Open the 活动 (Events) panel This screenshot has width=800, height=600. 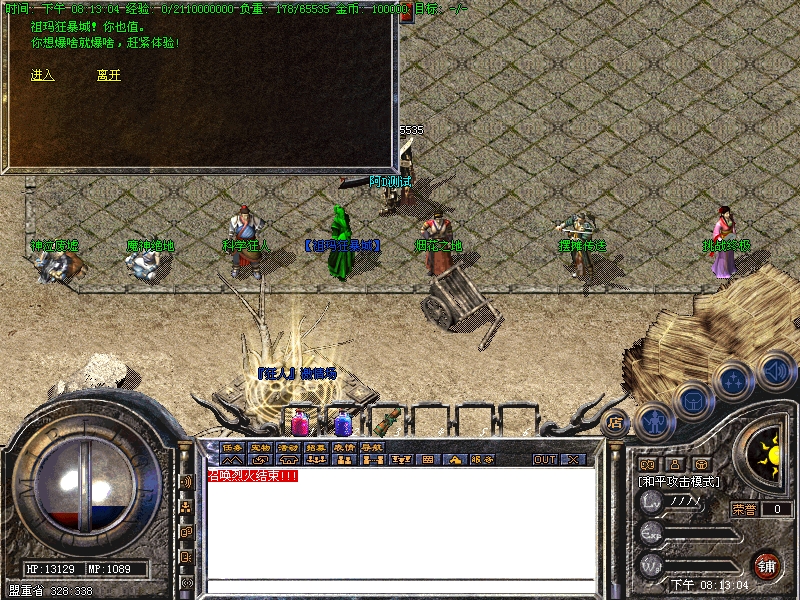[x=288, y=447]
